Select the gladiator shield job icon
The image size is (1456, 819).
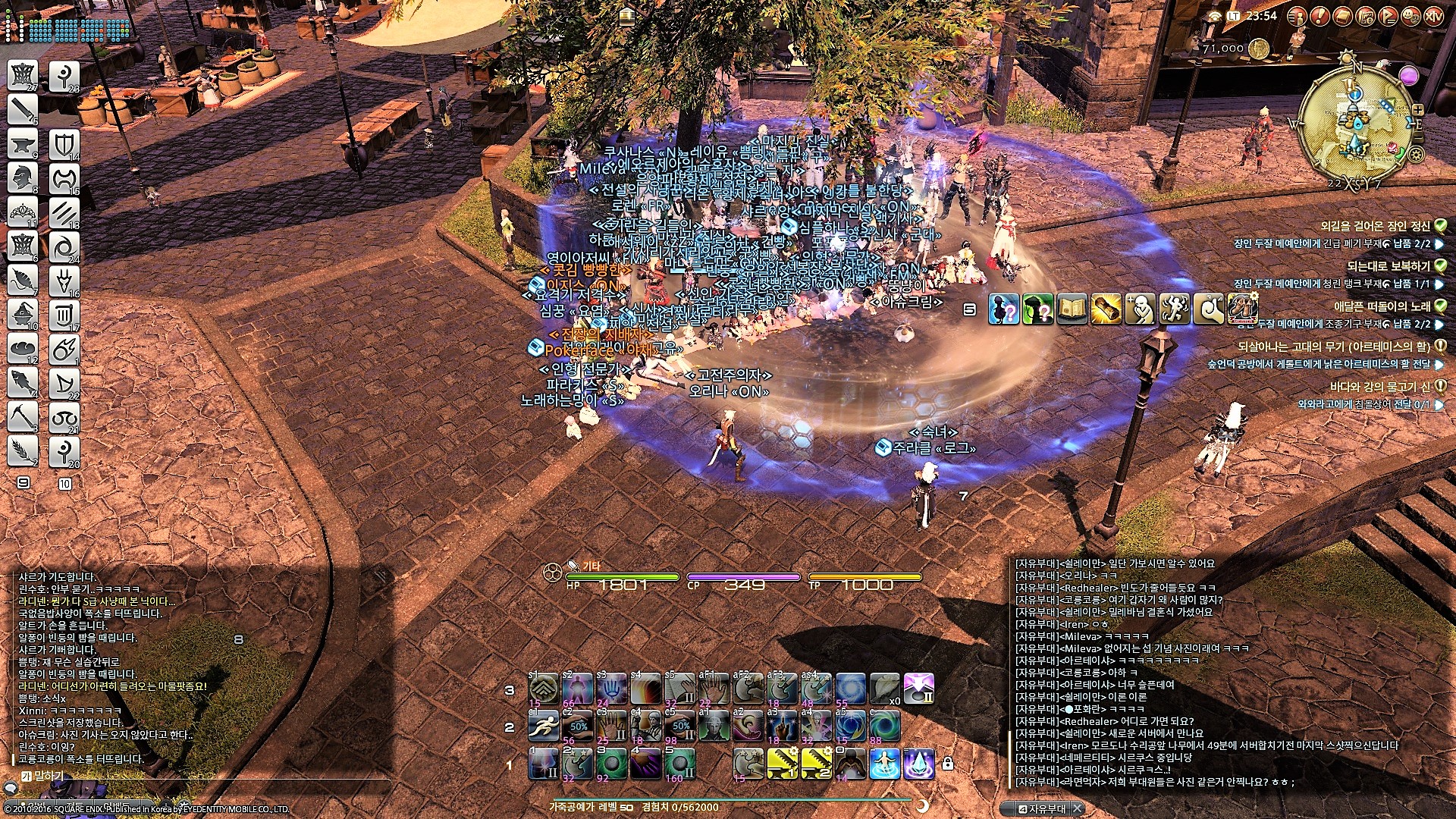pos(64,144)
